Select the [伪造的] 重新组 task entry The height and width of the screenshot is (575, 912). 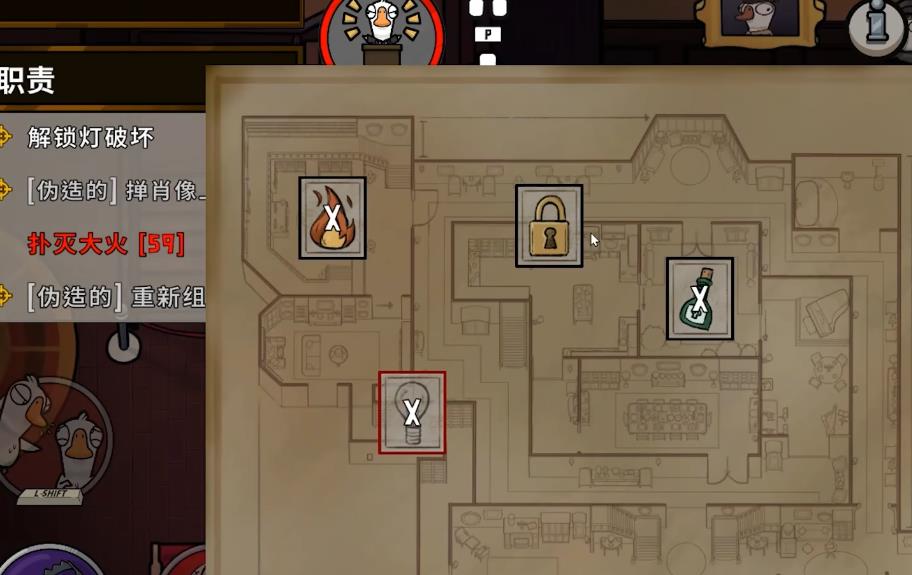(116, 296)
